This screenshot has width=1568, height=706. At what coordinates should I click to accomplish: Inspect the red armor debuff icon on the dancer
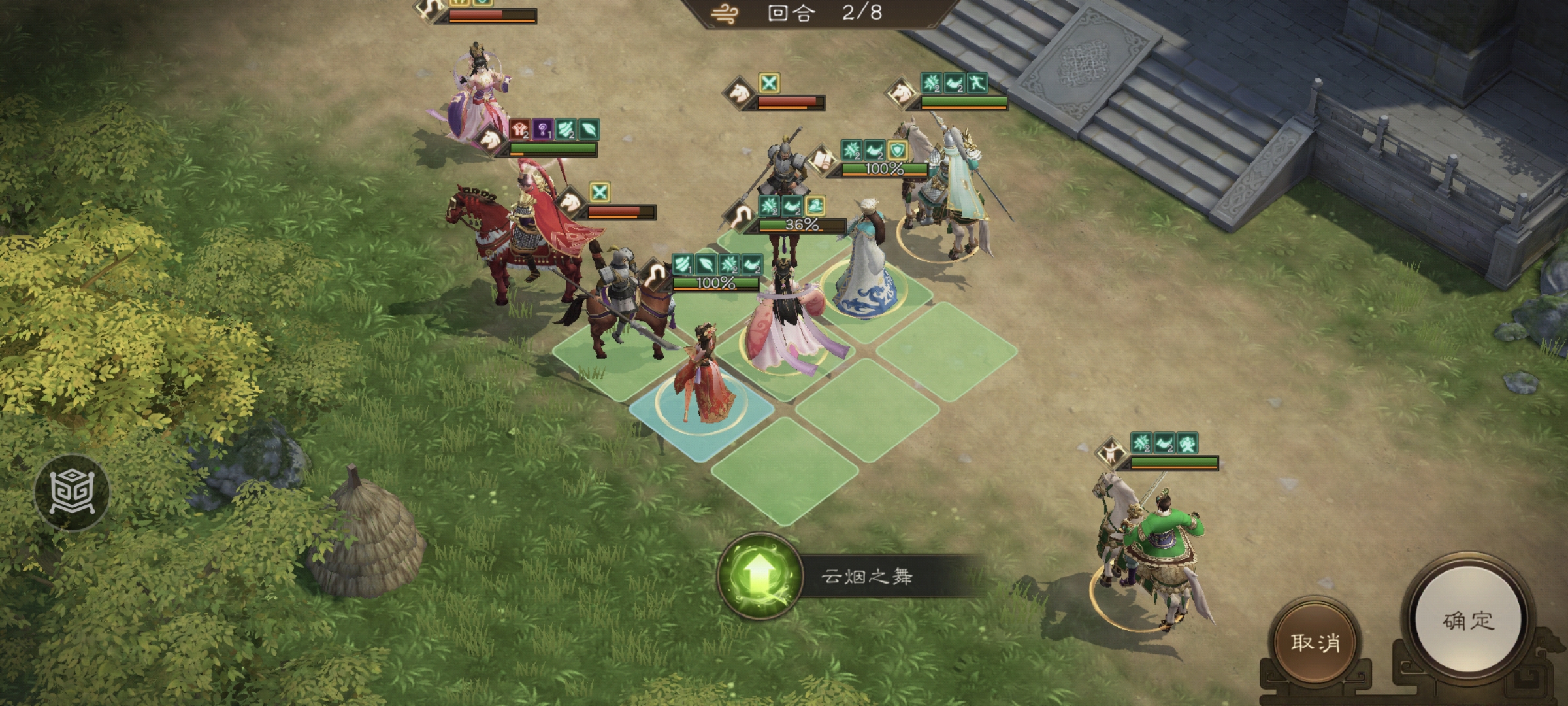pyautogui.click(x=520, y=130)
